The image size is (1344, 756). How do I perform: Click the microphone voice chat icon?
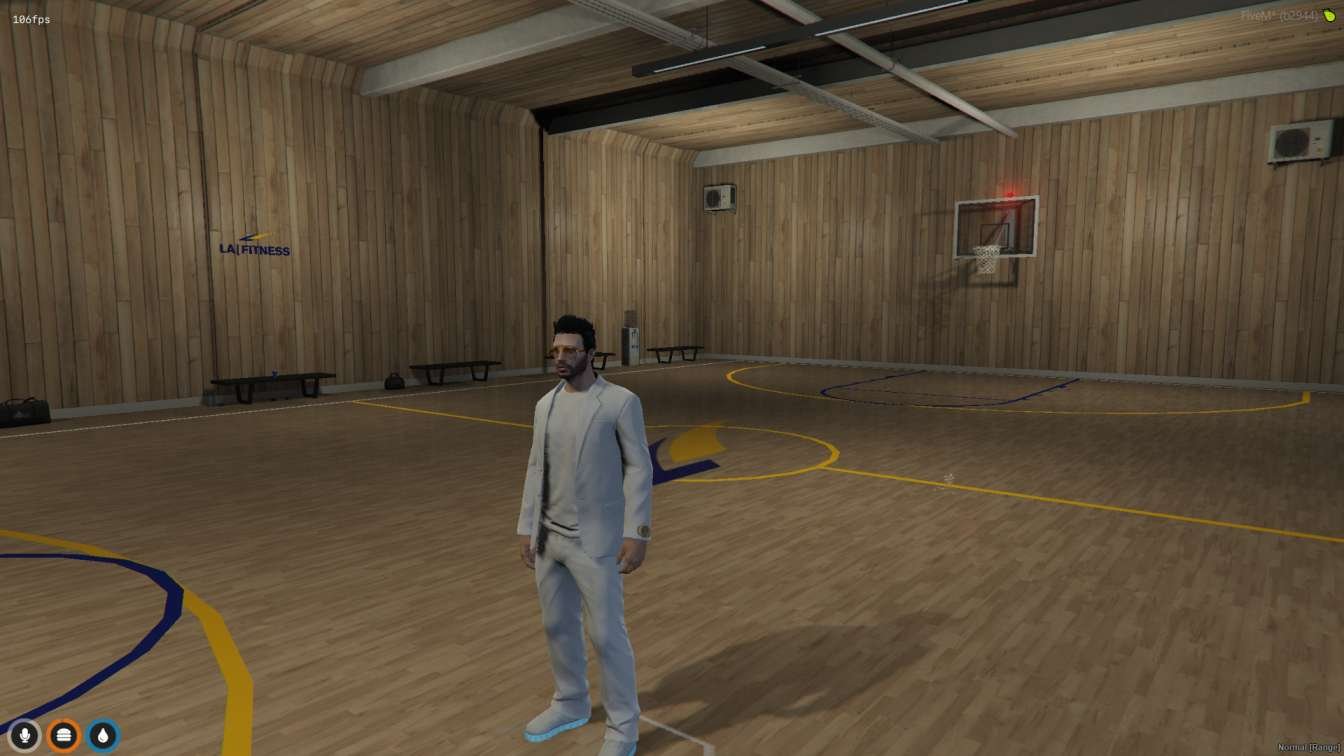click(x=24, y=734)
